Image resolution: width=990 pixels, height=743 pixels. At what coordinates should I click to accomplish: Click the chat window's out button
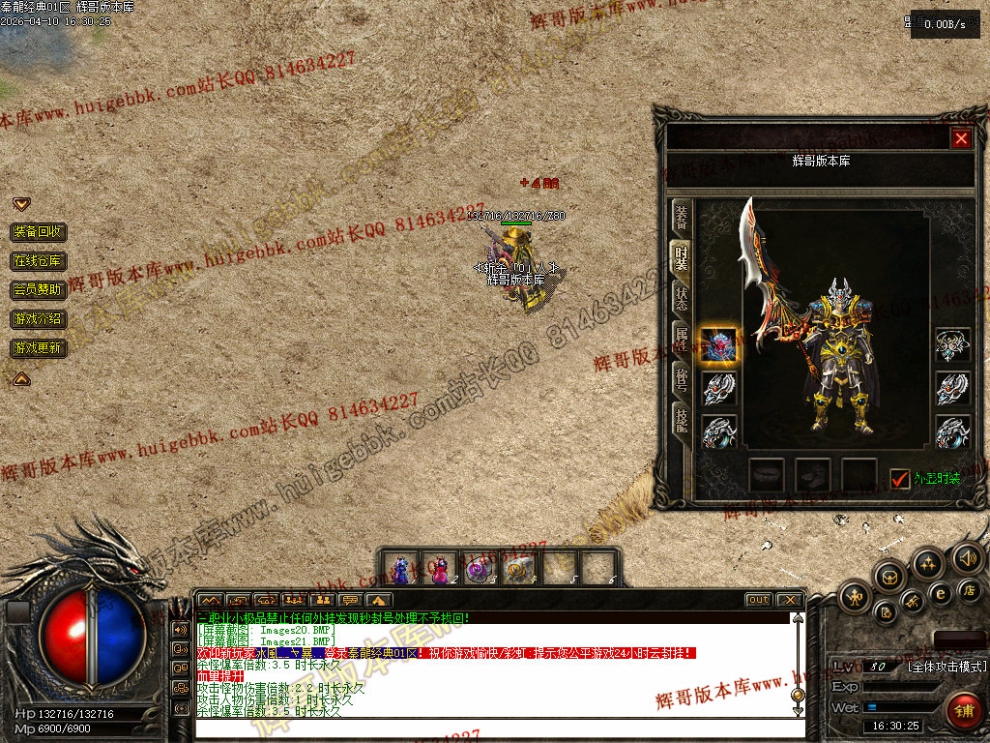[758, 600]
